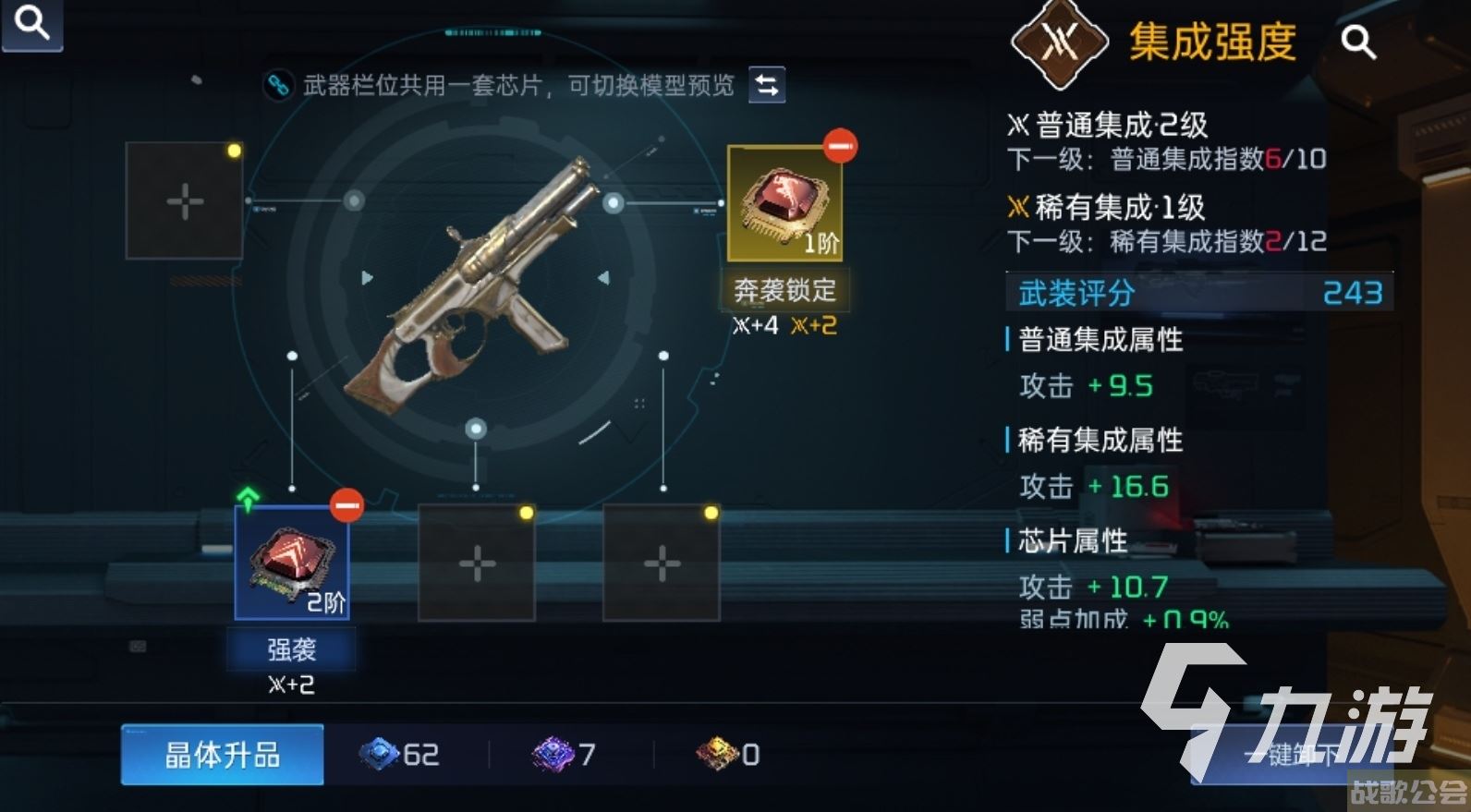1471x812 pixels.
Task: Open the bottom-middle empty chip slot
Action: click(477, 562)
